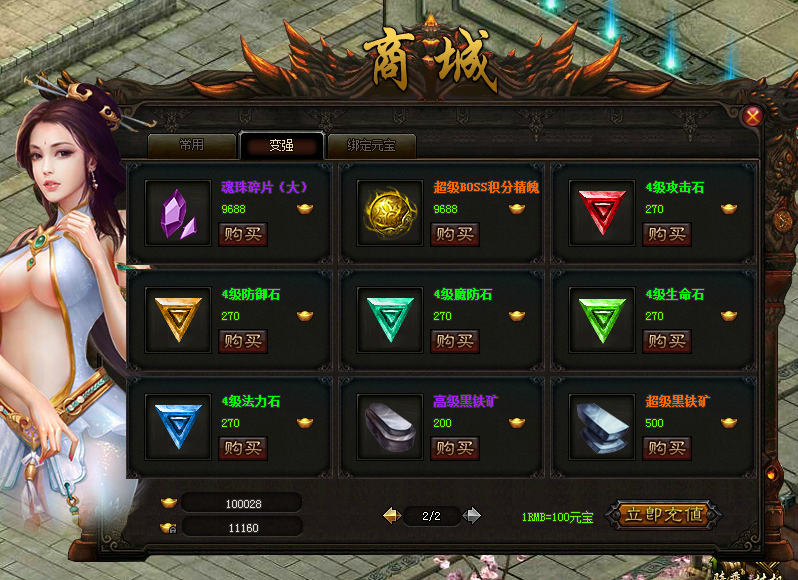Purchase 高级黑铁矿

click(x=455, y=447)
